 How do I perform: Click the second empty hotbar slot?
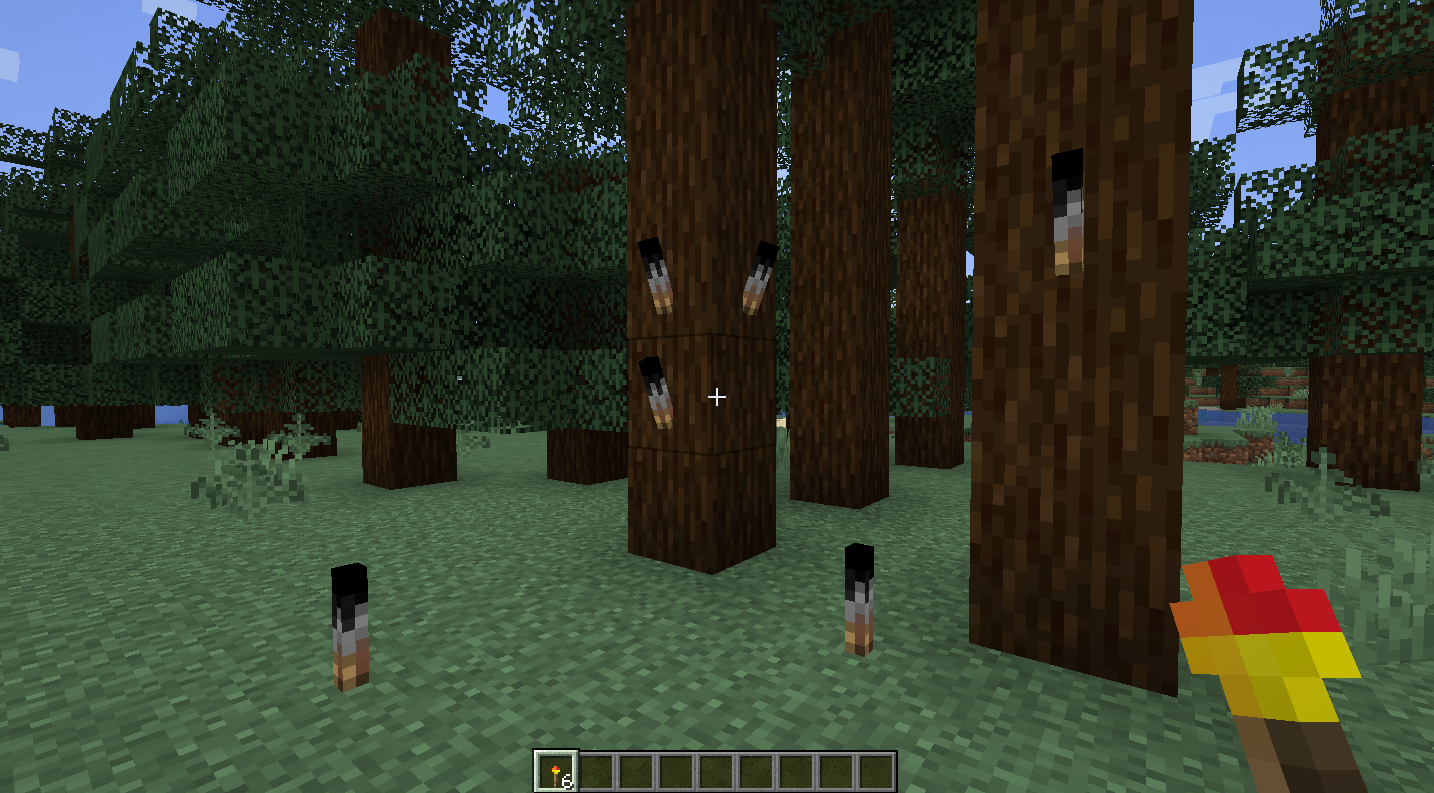click(x=598, y=769)
